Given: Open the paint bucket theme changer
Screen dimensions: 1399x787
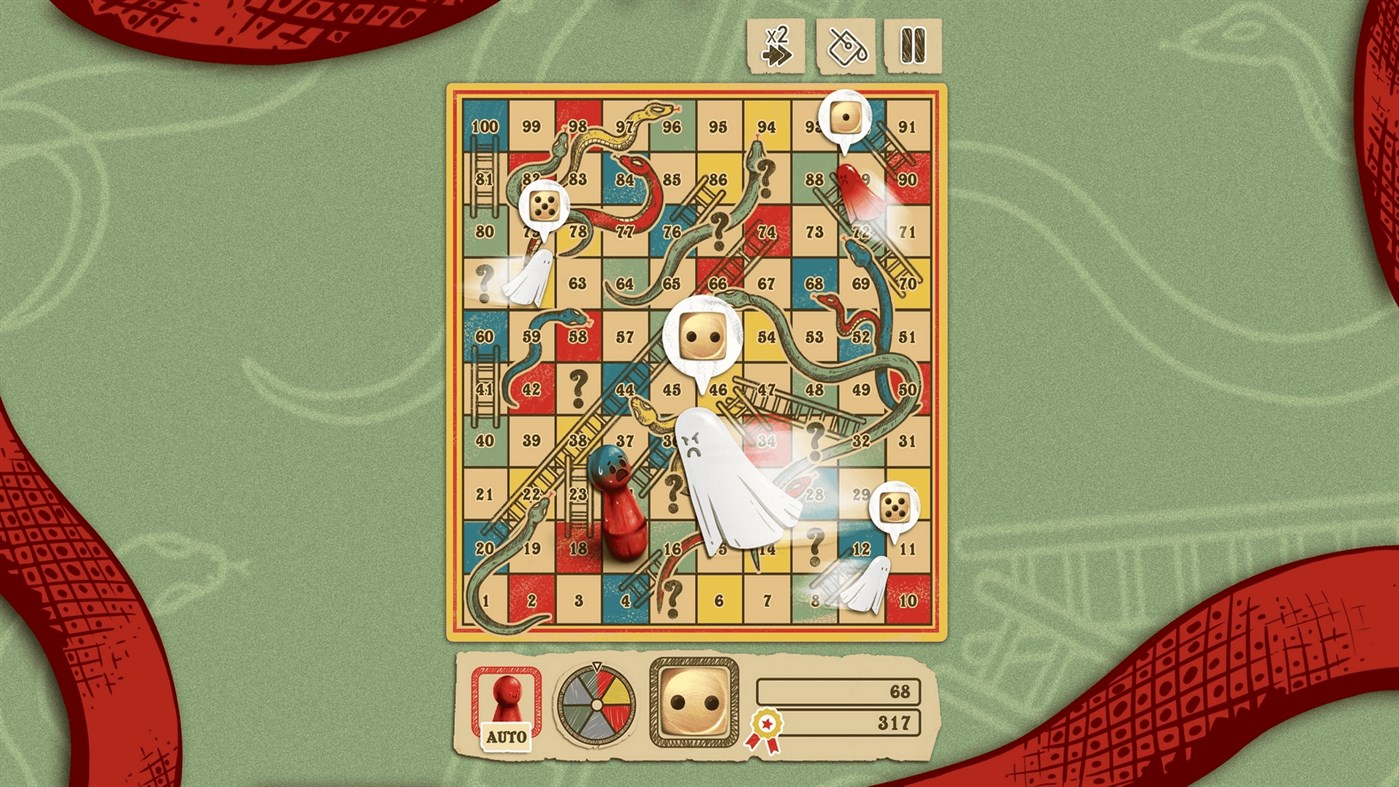Looking at the screenshot, I should [x=846, y=46].
